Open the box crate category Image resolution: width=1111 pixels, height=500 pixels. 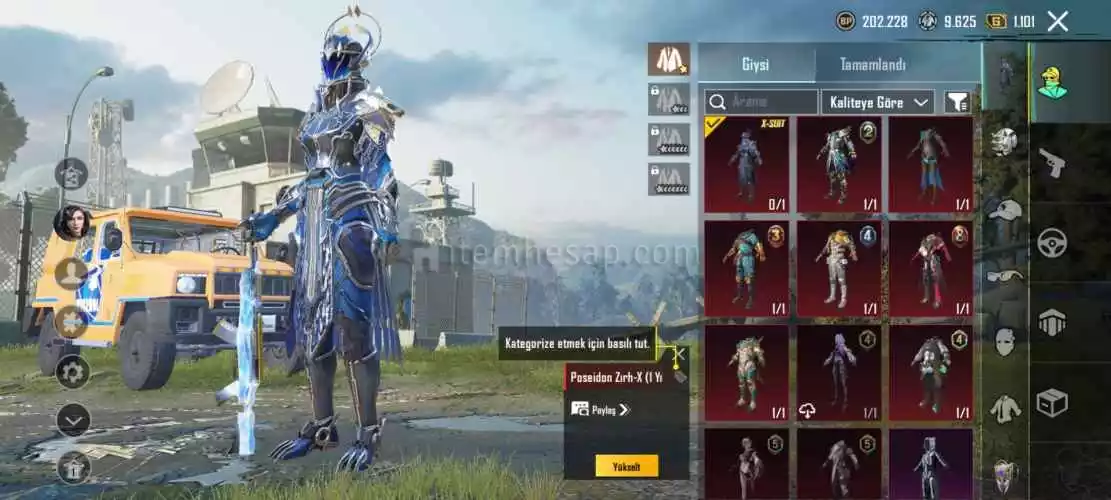(1052, 402)
